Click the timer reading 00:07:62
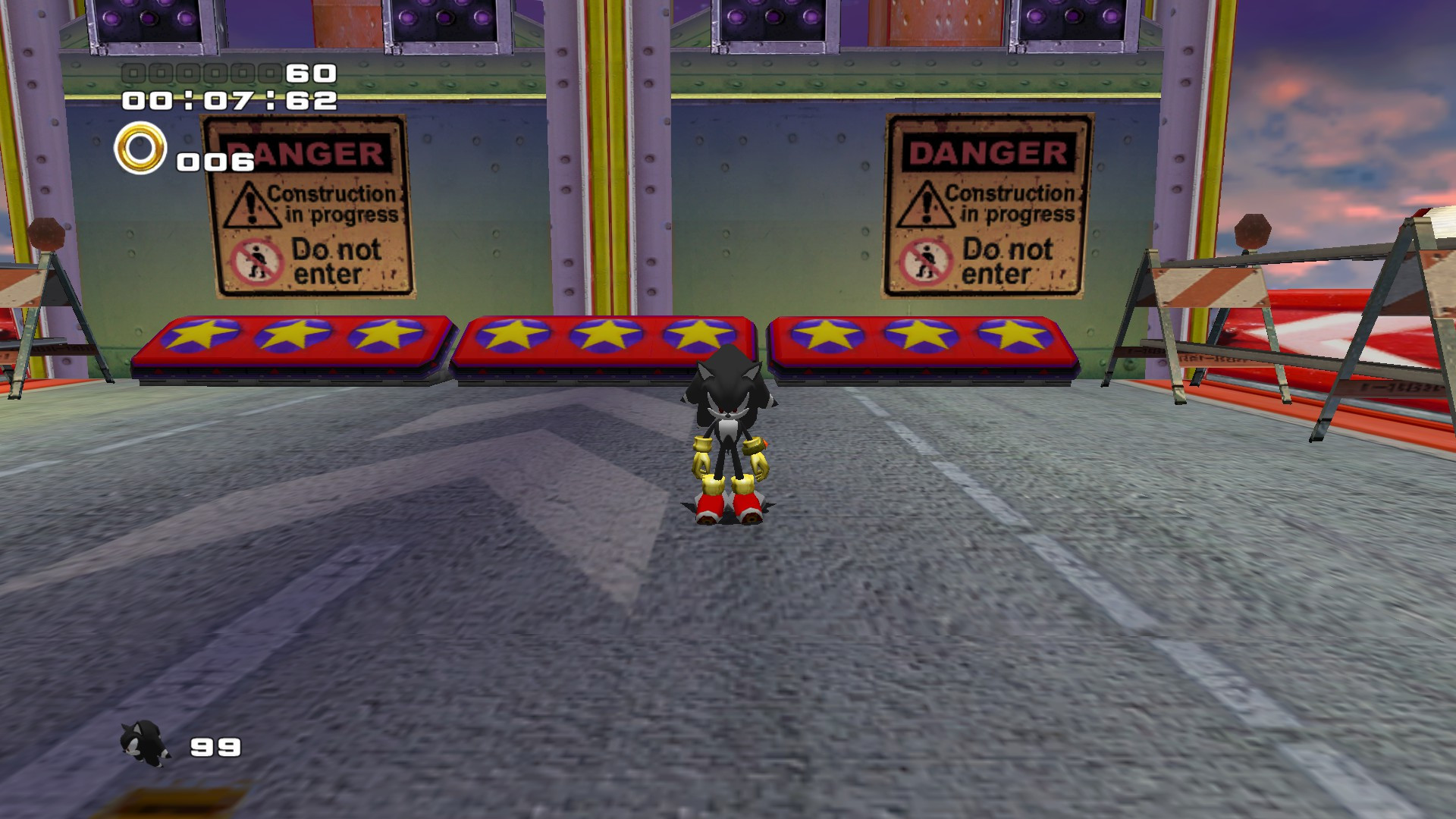The height and width of the screenshot is (819, 1456). click(x=231, y=100)
